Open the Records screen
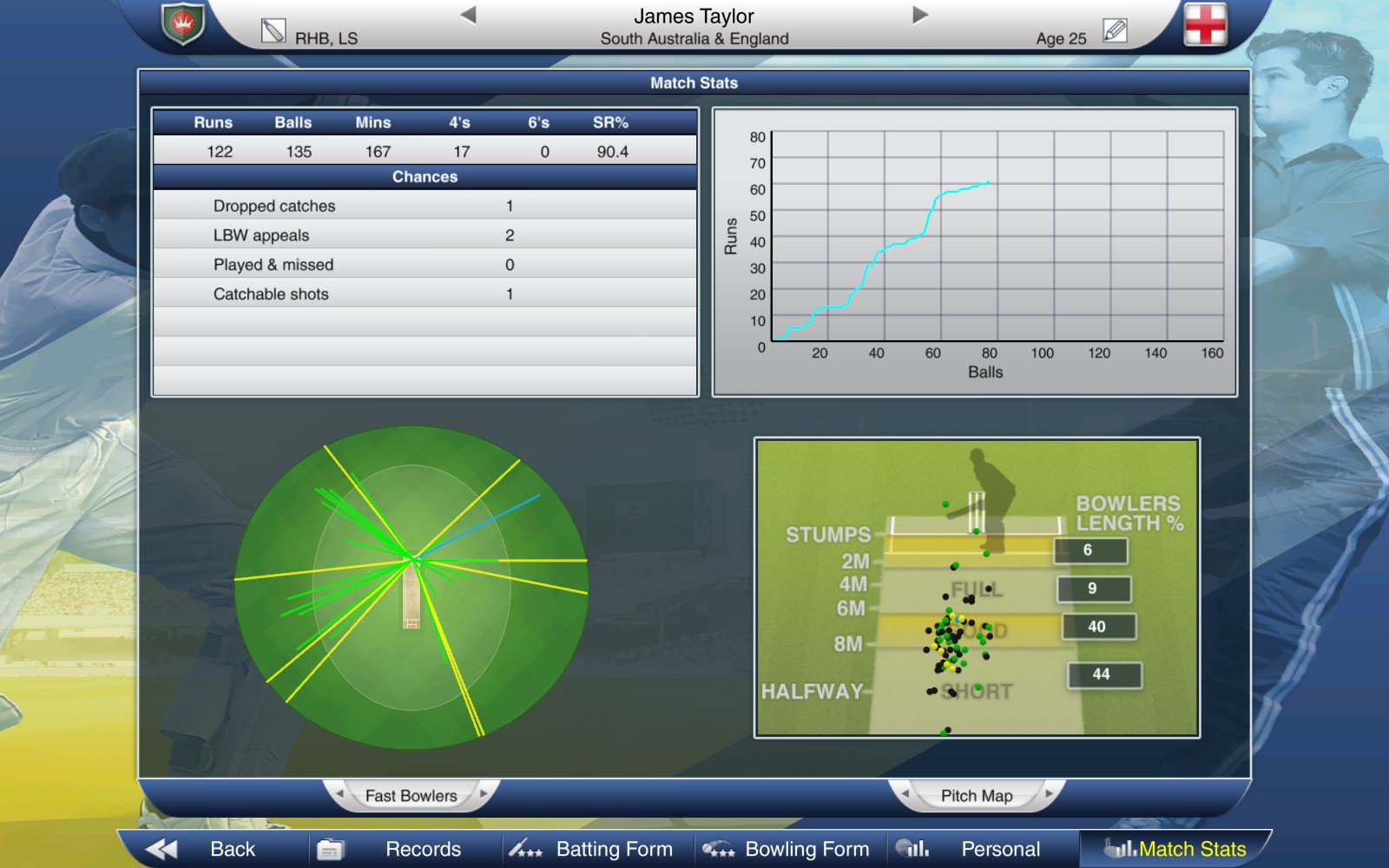The height and width of the screenshot is (868, 1389). [422, 848]
